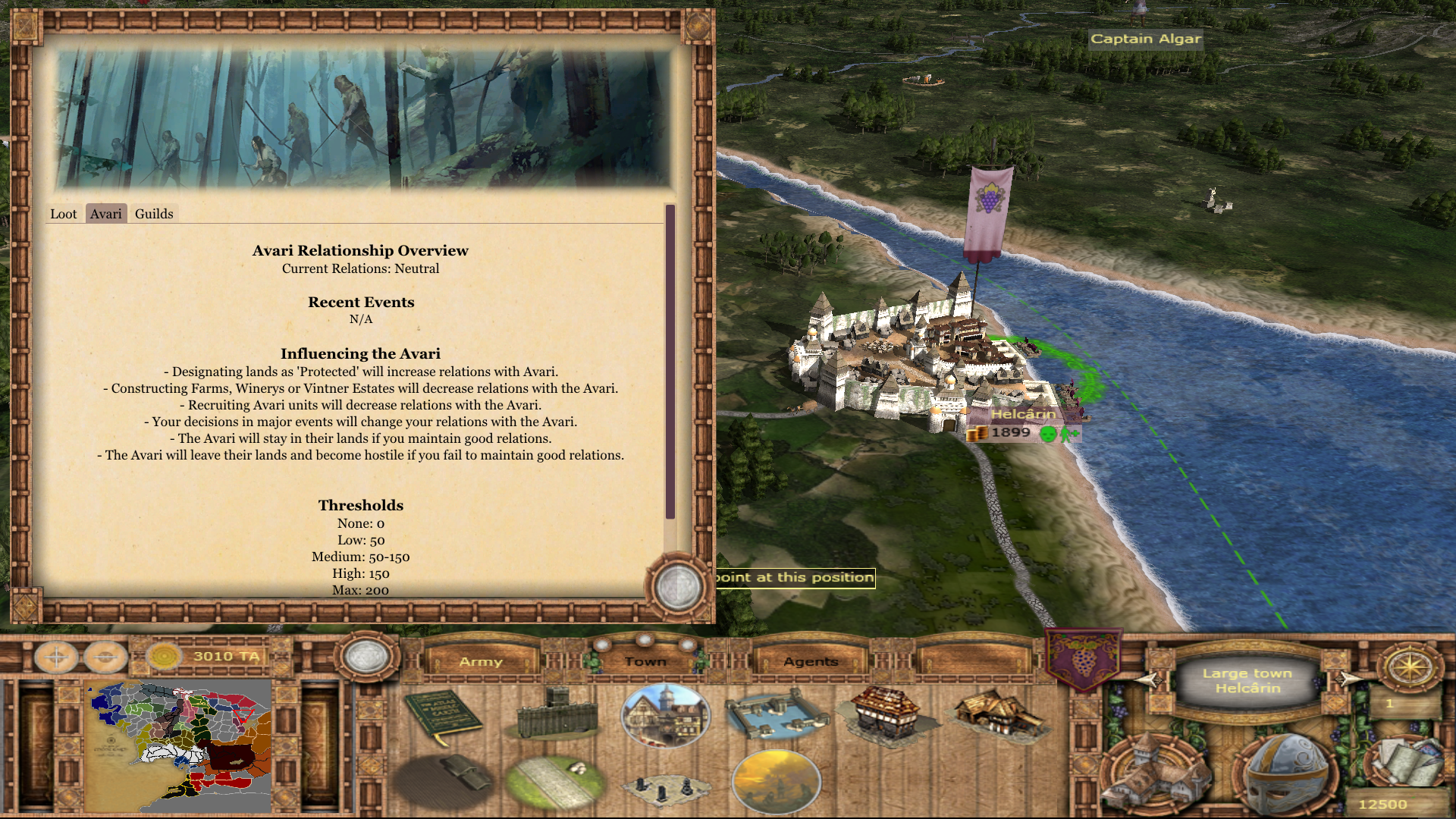Screen dimensions: 1456x819
Task: Choose the town hall building portrait
Action: [x=665, y=715]
